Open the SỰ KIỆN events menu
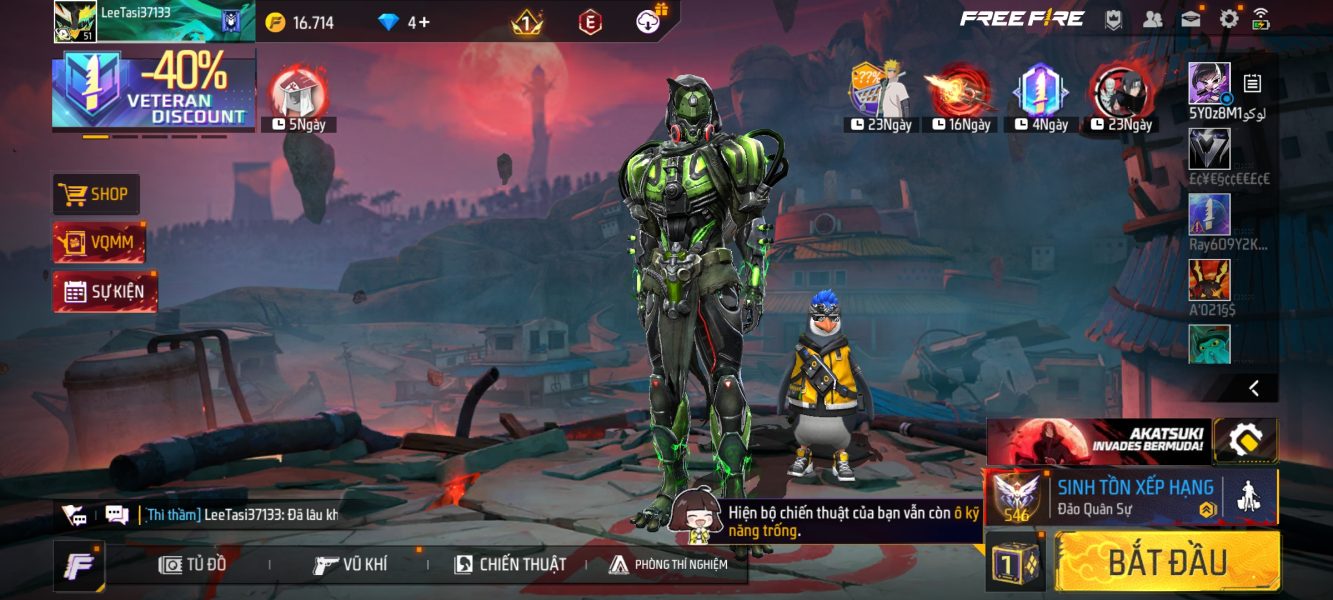 pos(104,292)
